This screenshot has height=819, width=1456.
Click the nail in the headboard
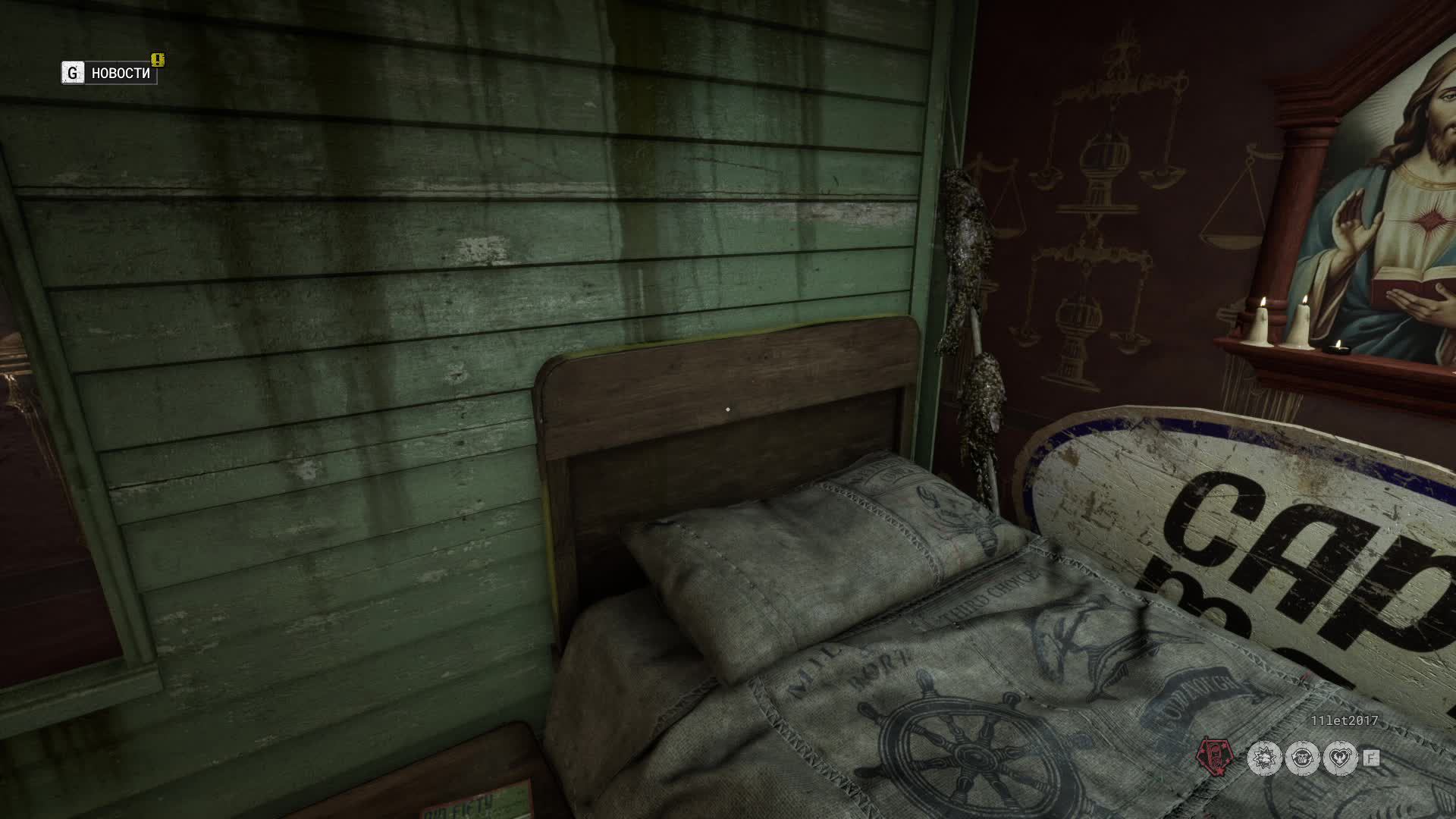[726, 409]
